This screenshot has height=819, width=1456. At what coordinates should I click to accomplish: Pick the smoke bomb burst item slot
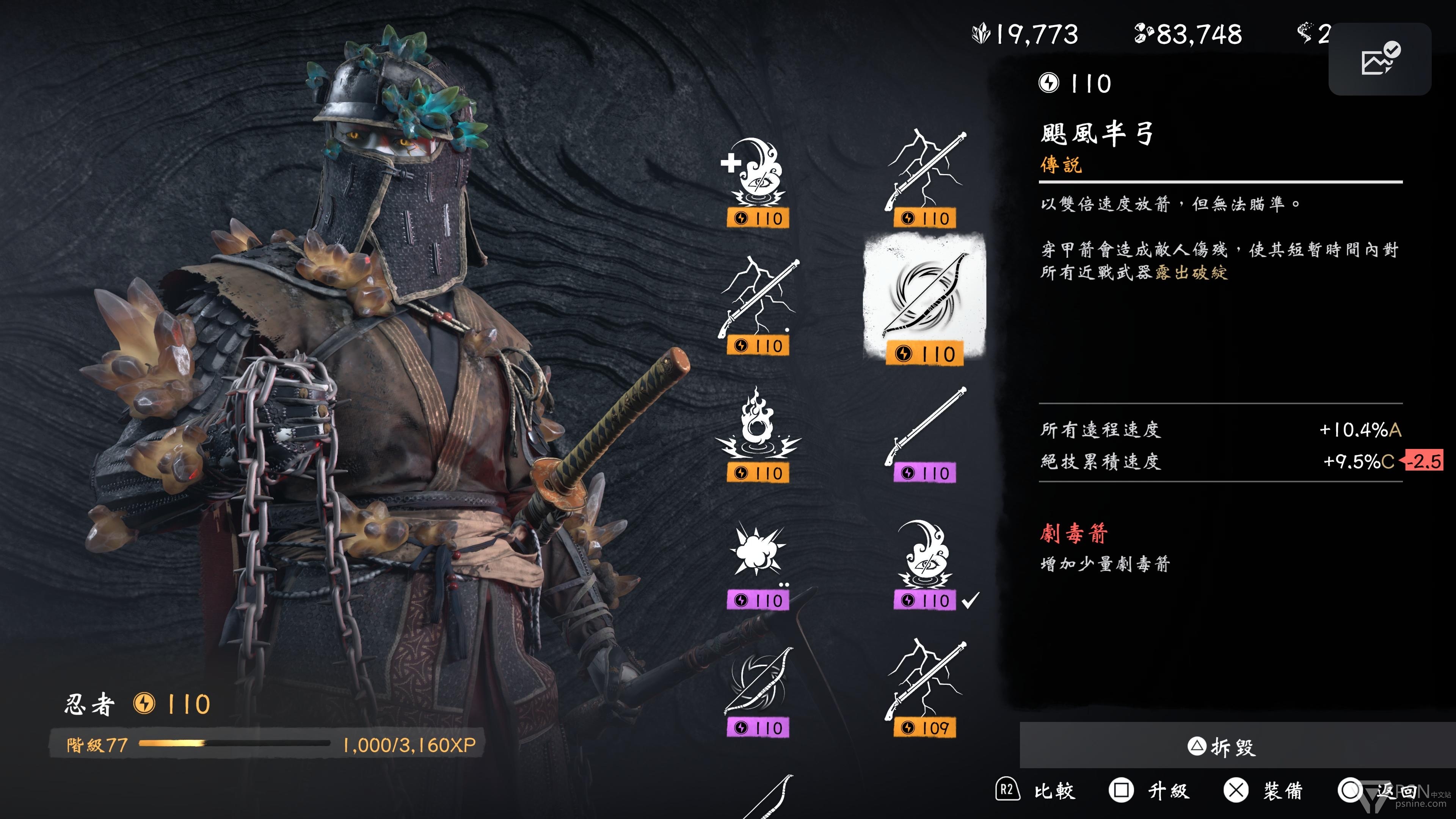758,562
